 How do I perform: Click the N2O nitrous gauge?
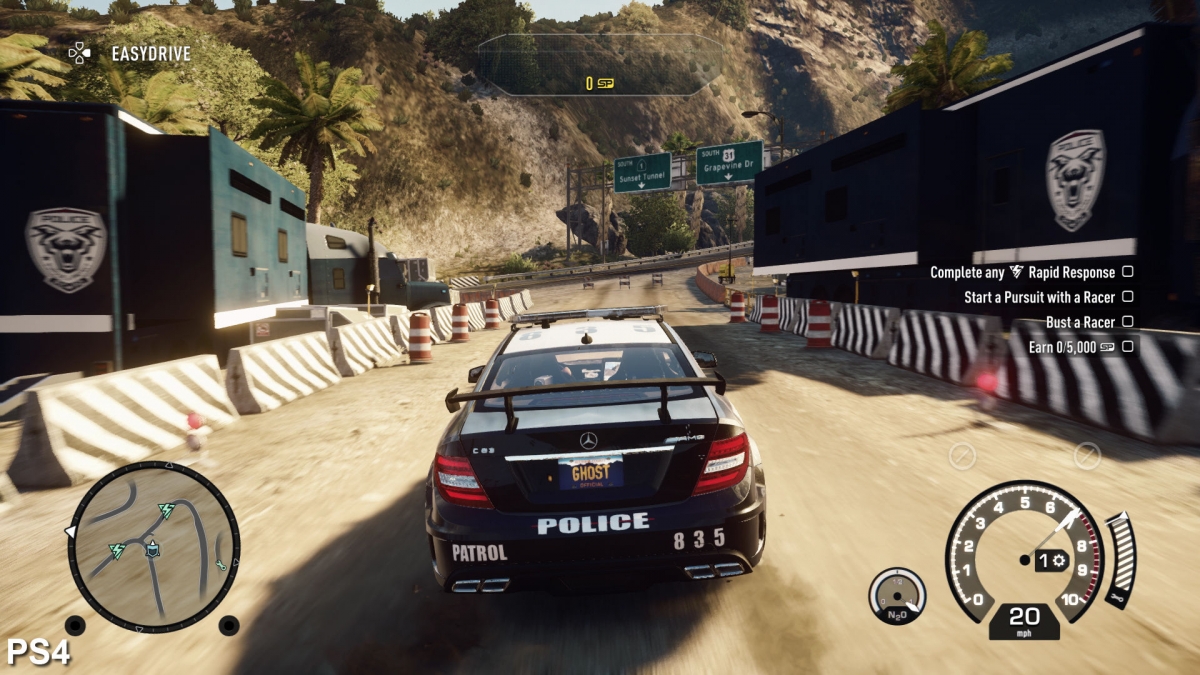(897, 596)
